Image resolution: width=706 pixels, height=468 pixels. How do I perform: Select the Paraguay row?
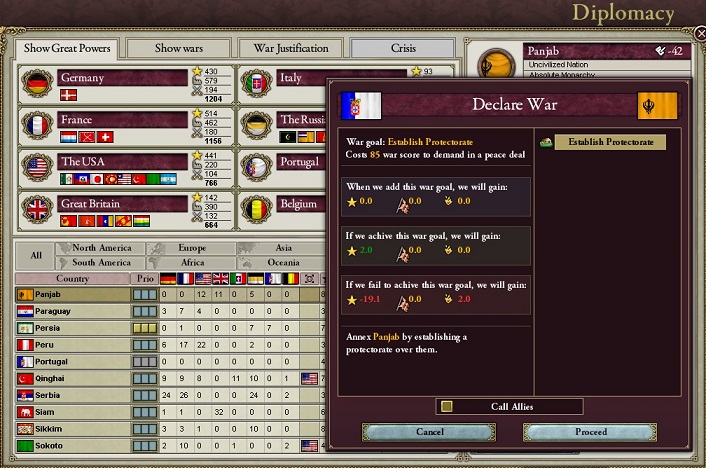pyautogui.click(x=70, y=311)
